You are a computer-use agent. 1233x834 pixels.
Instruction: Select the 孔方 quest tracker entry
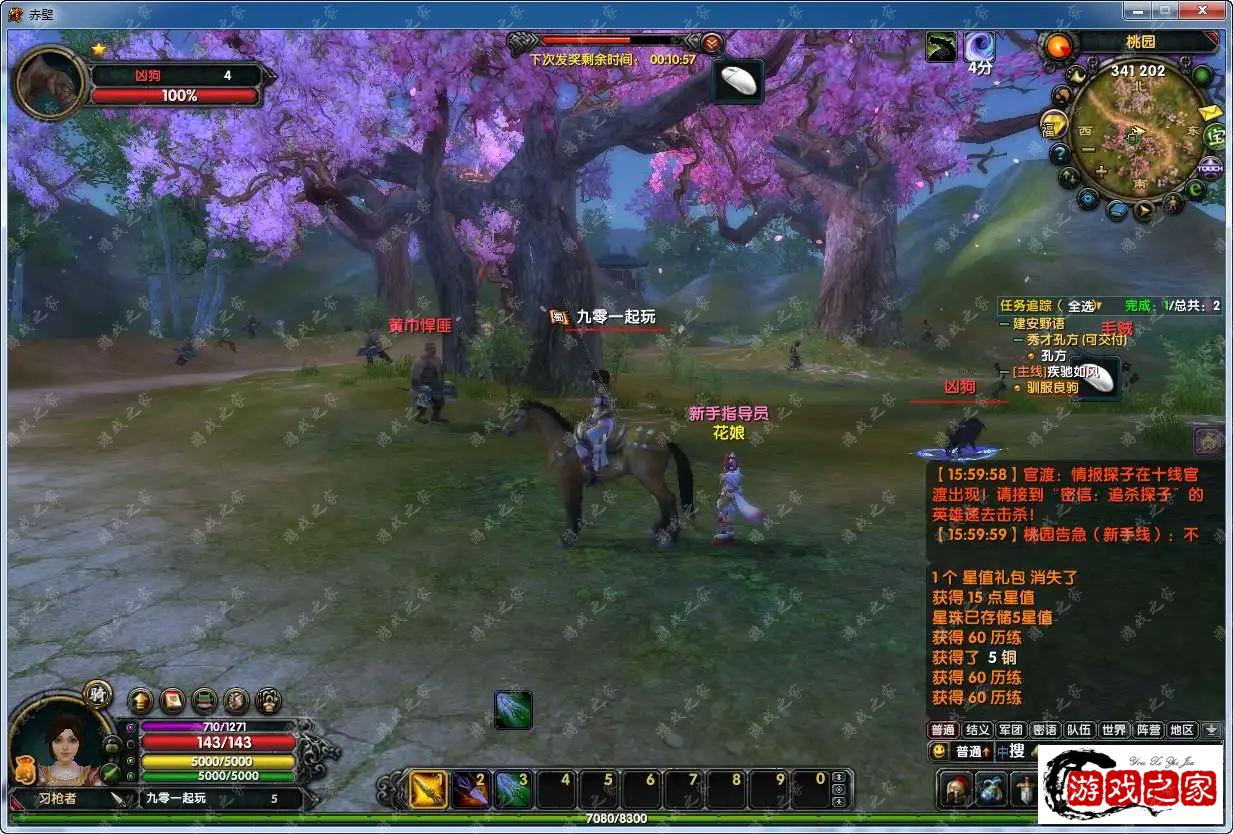tap(1054, 355)
